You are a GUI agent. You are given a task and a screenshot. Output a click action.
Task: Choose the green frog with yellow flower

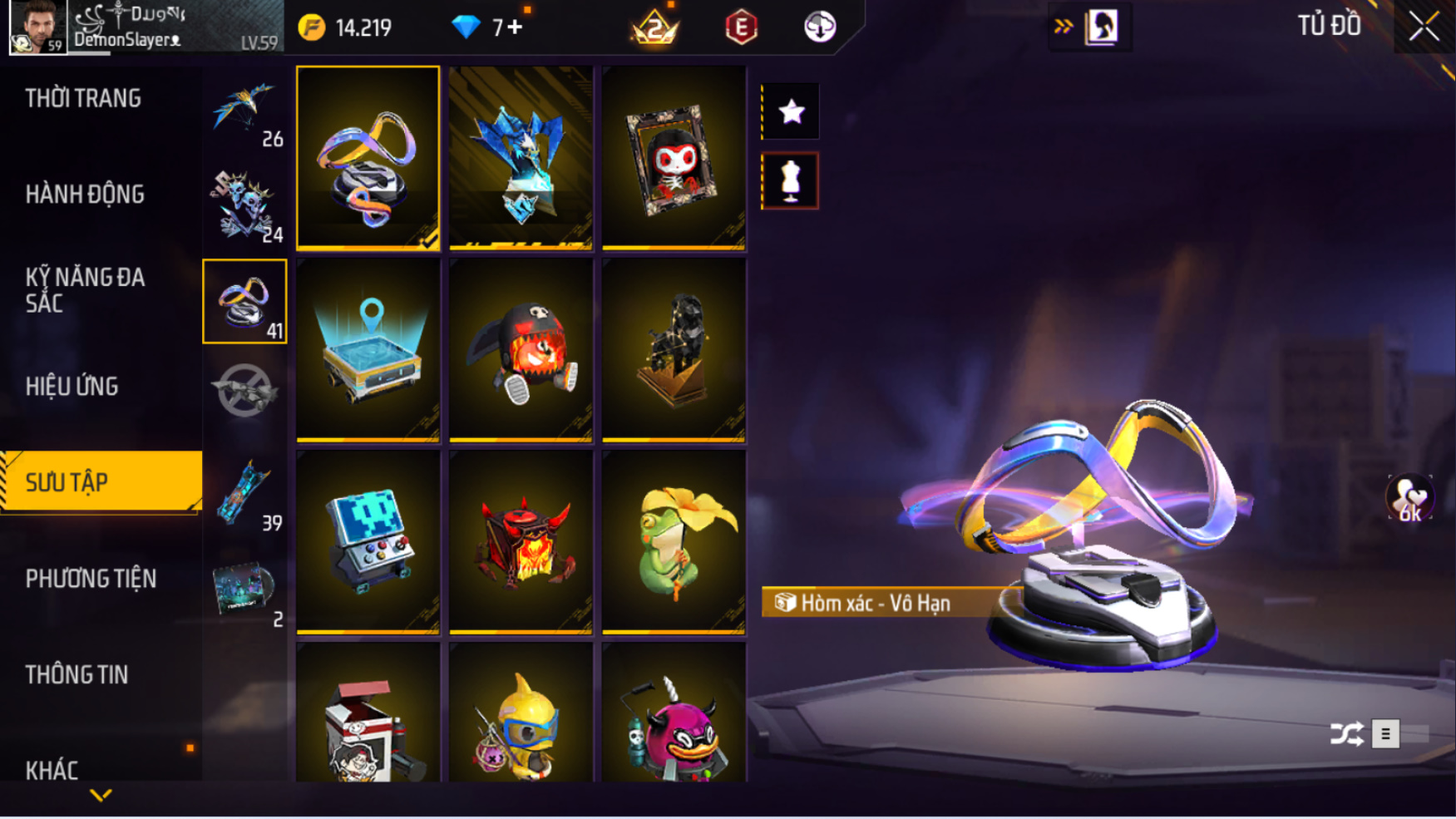[674, 542]
